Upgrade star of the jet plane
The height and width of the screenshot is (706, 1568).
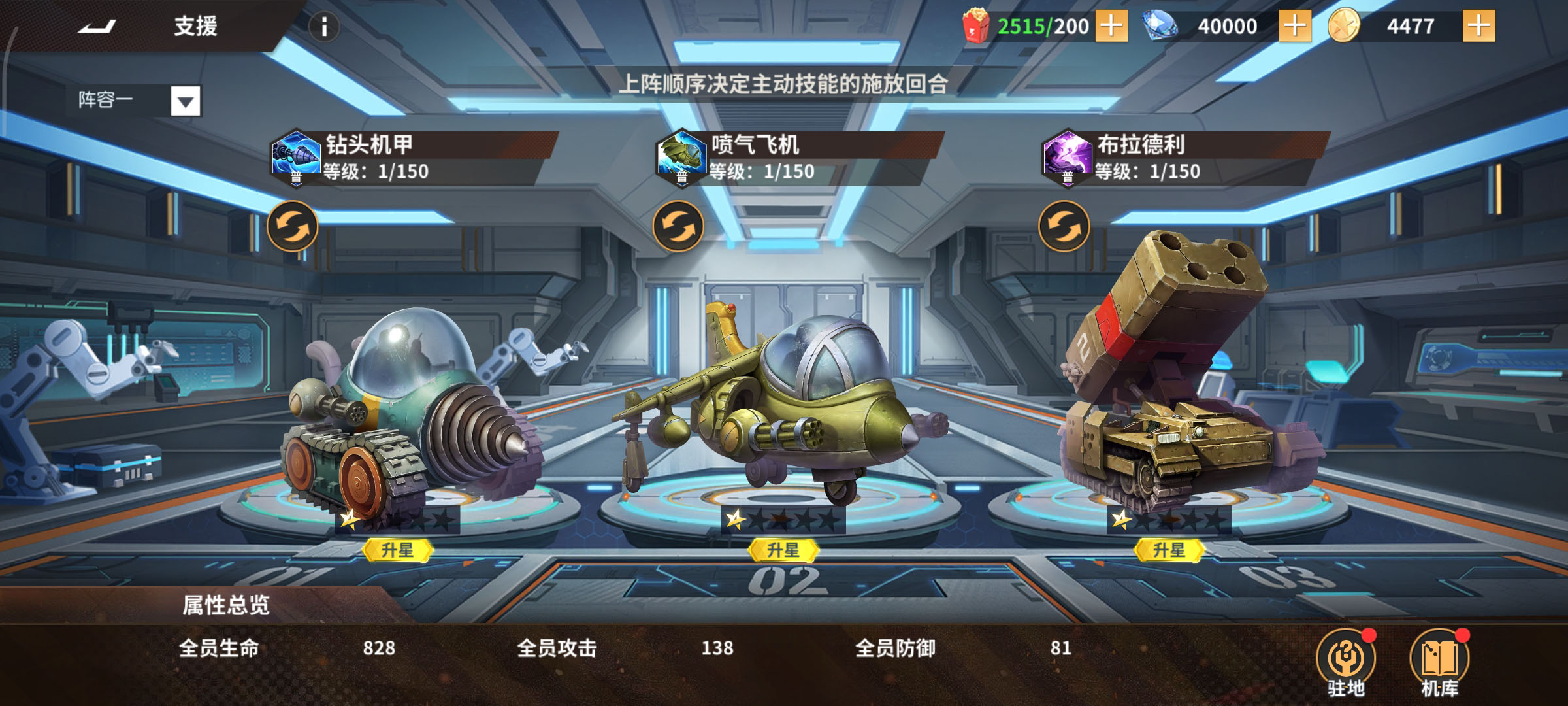pos(783,550)
